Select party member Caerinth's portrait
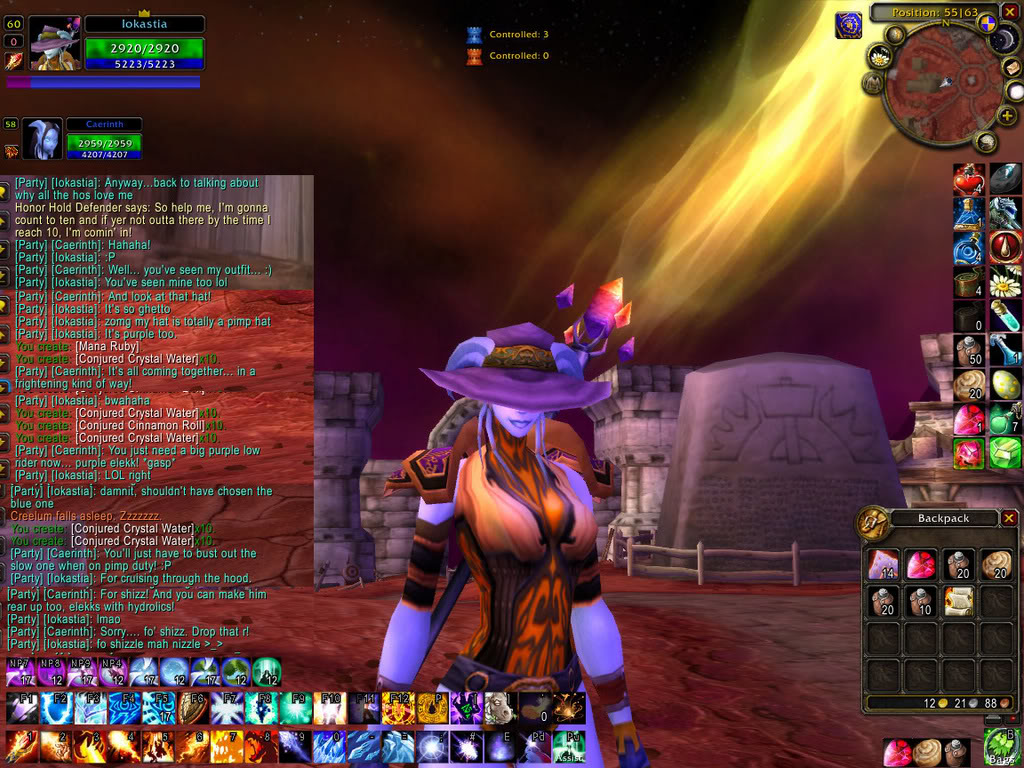This screenshot has height=768, width=1024. coord(42,139)
